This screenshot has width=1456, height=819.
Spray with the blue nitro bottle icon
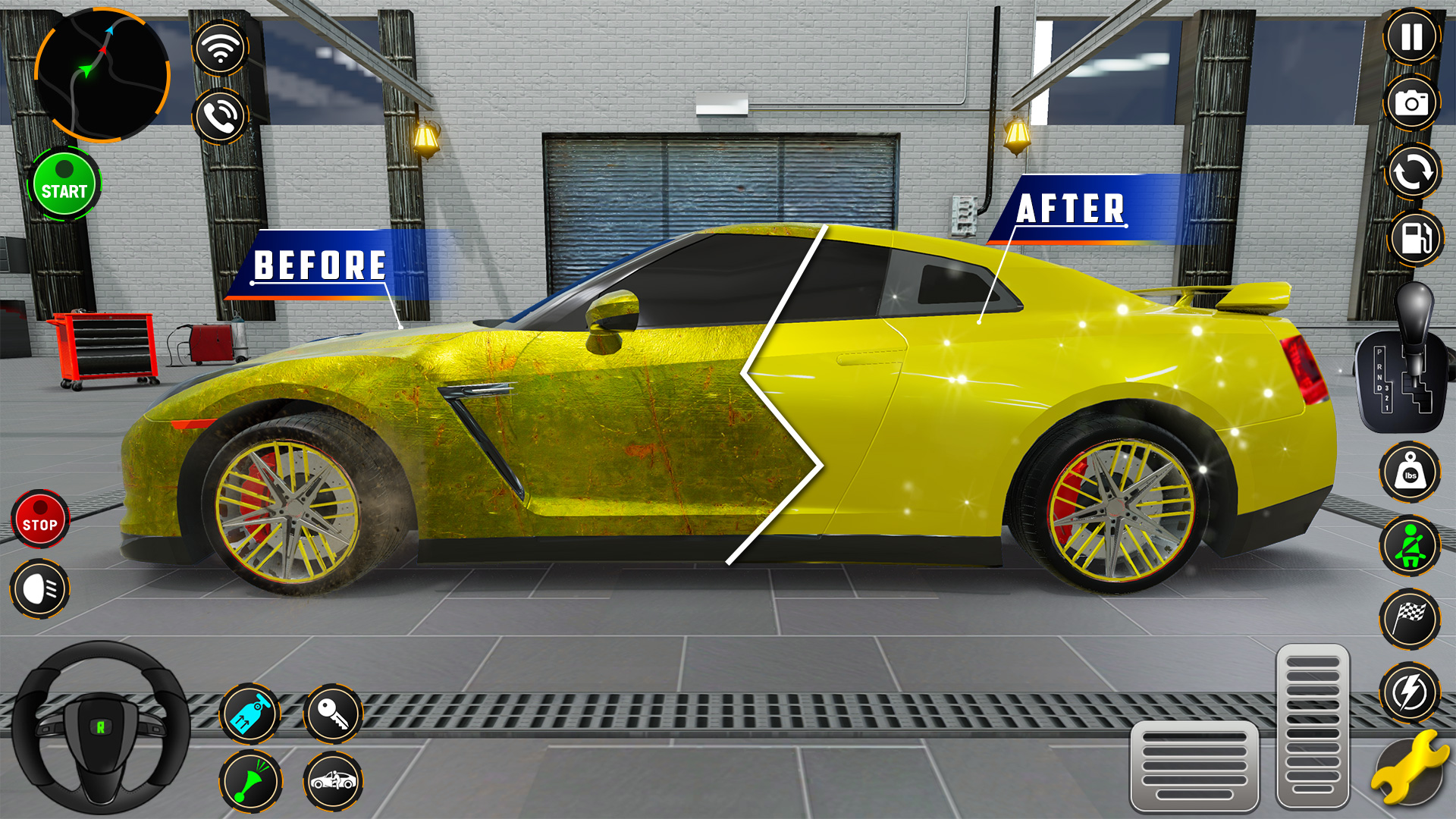click(x=250, y=713)
